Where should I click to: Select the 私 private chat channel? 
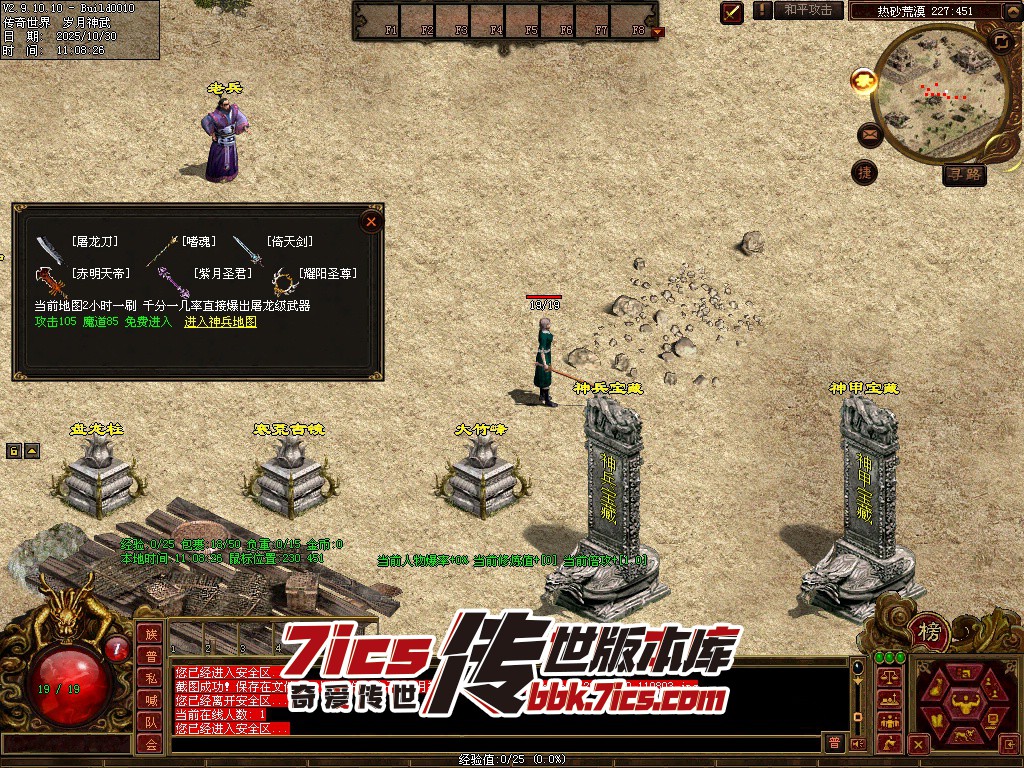[150, 678]
